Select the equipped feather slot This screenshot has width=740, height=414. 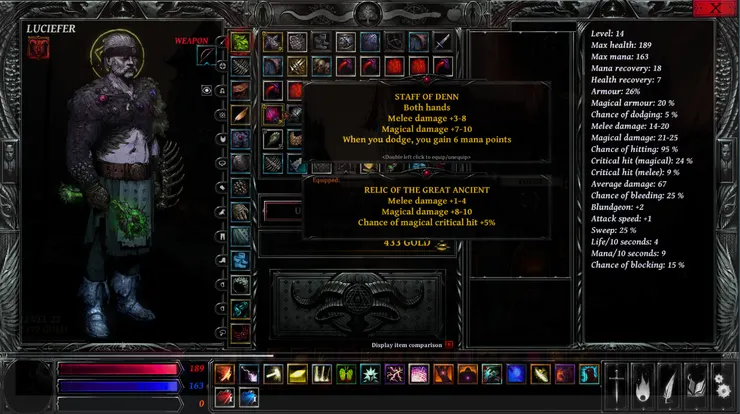pos(241,114)
